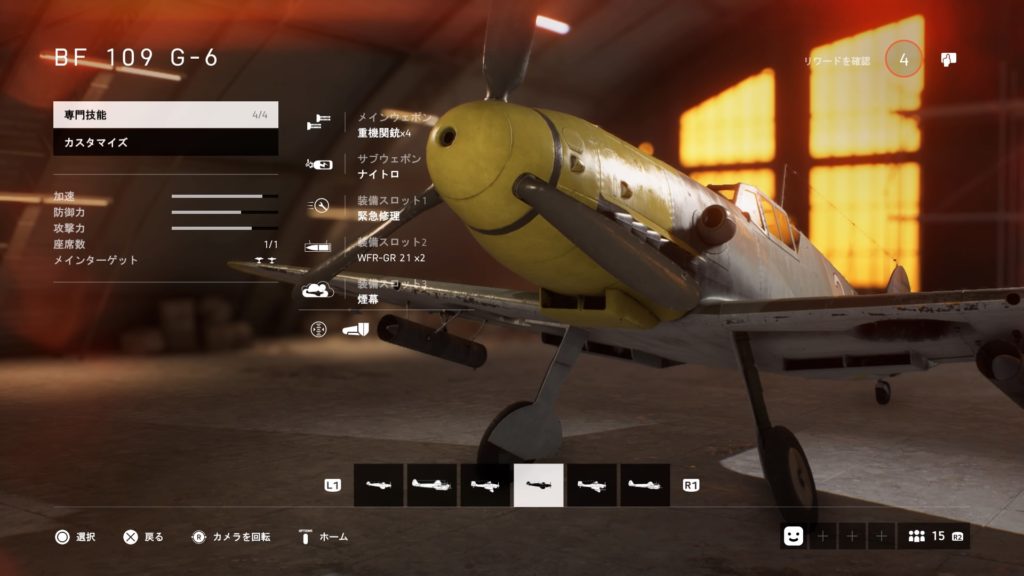Open 装備スロット1 緊急修理
This screenshot has width=1024, height=576.
click(385, 208)
